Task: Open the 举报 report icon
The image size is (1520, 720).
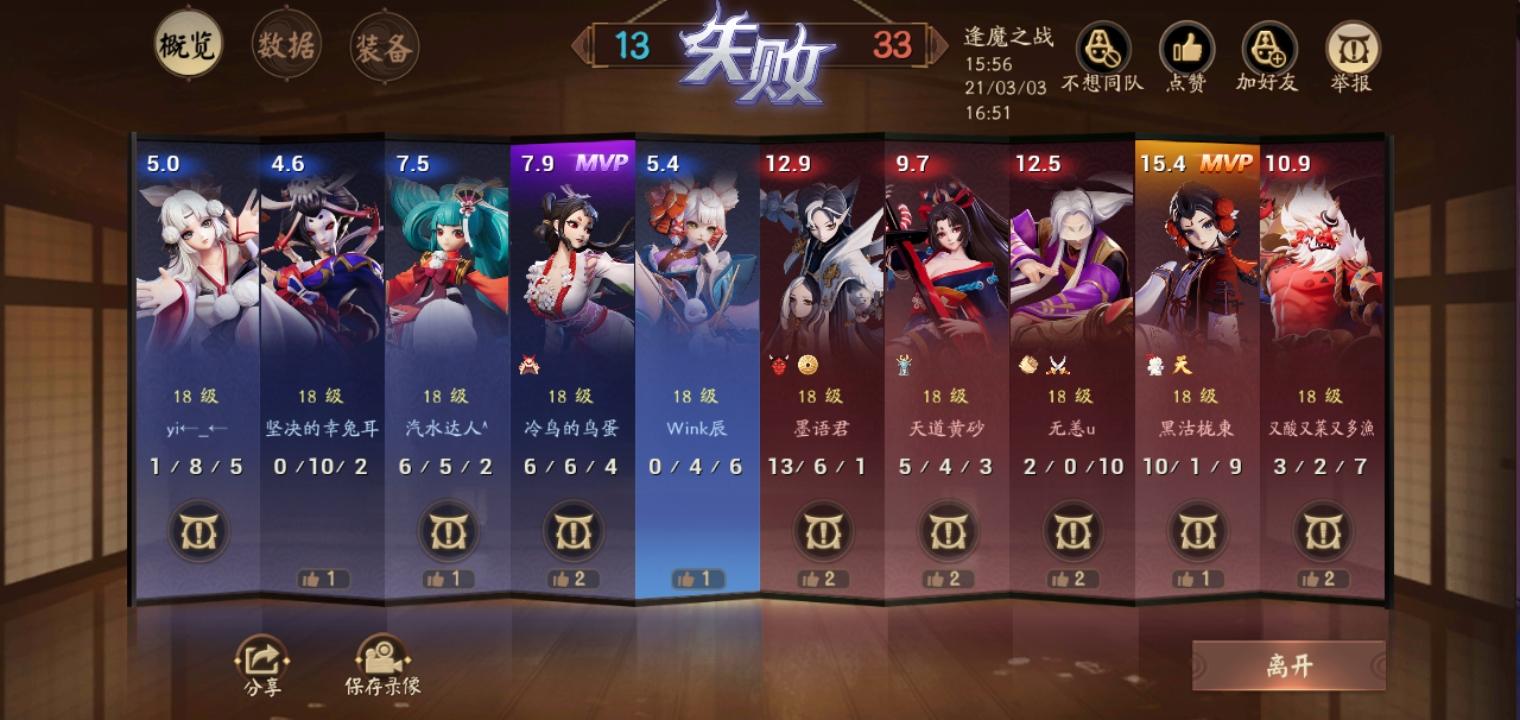Action: pos(1353,48)
